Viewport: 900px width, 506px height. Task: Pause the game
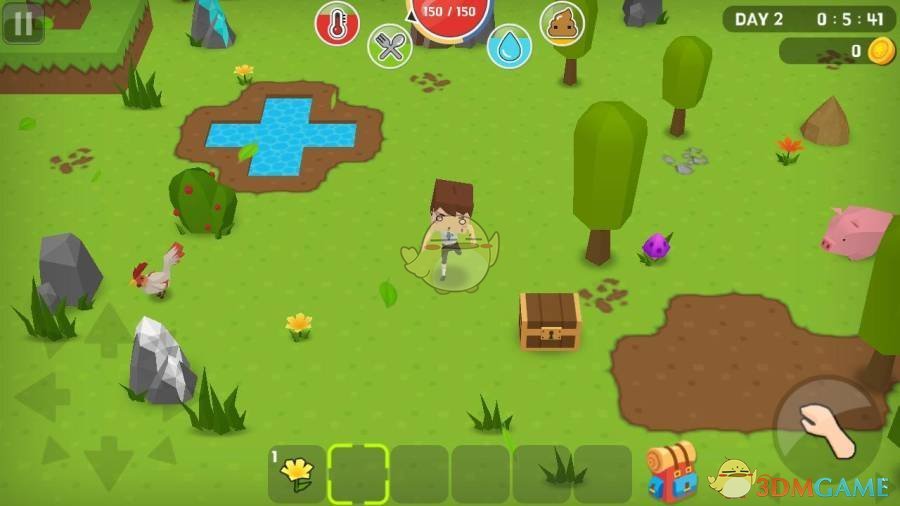[22, 23]
